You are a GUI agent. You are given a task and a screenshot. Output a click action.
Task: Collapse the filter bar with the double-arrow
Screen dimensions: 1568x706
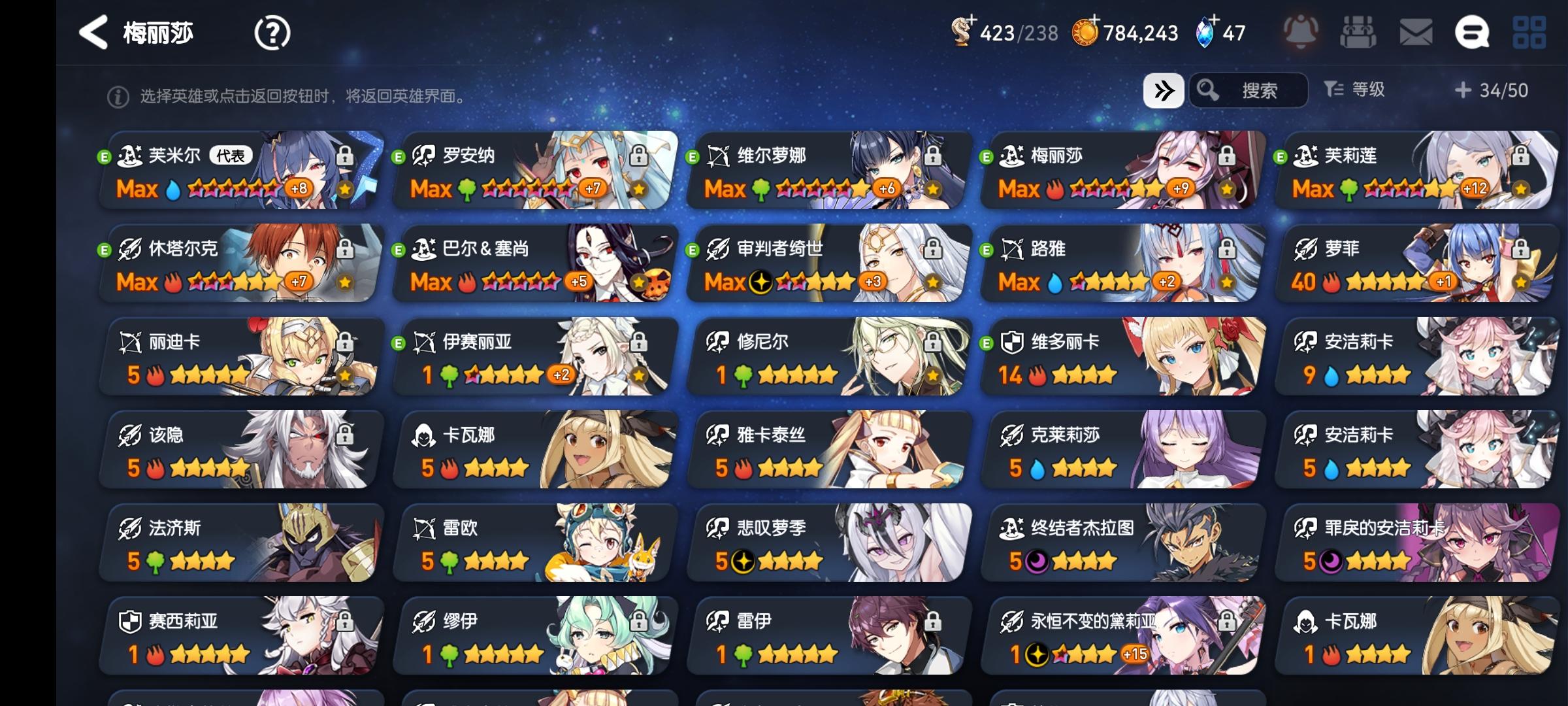pos(1166,91)
